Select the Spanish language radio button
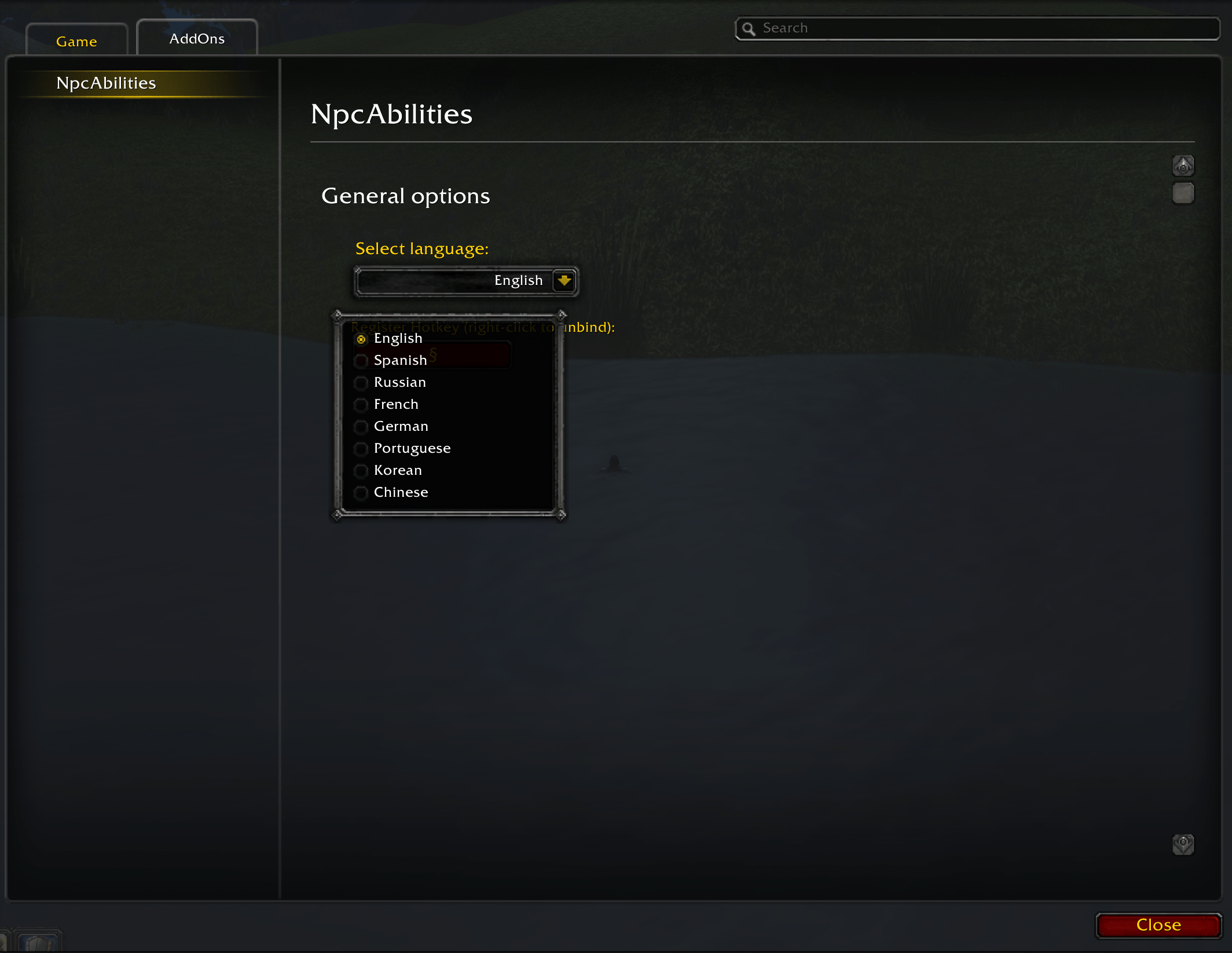1232x953 pixels. pyautogui.click(x=362, y=361)
